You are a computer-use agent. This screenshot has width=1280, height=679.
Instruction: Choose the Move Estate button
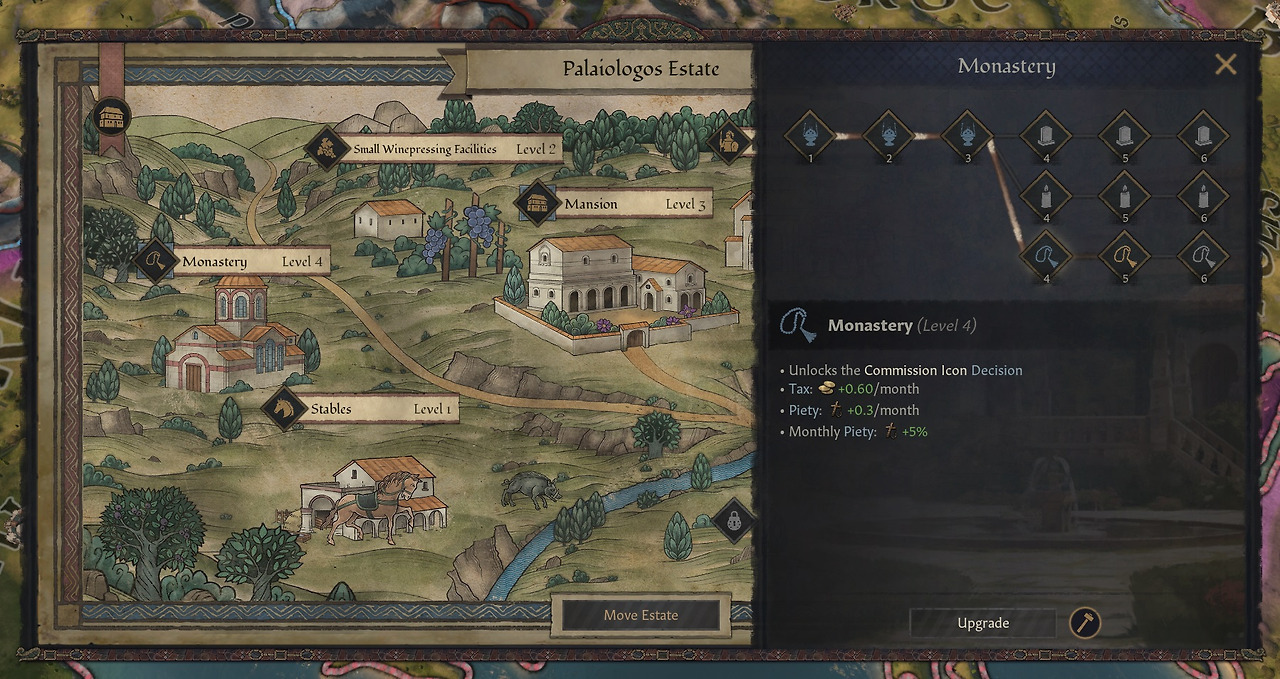[640, 615]
